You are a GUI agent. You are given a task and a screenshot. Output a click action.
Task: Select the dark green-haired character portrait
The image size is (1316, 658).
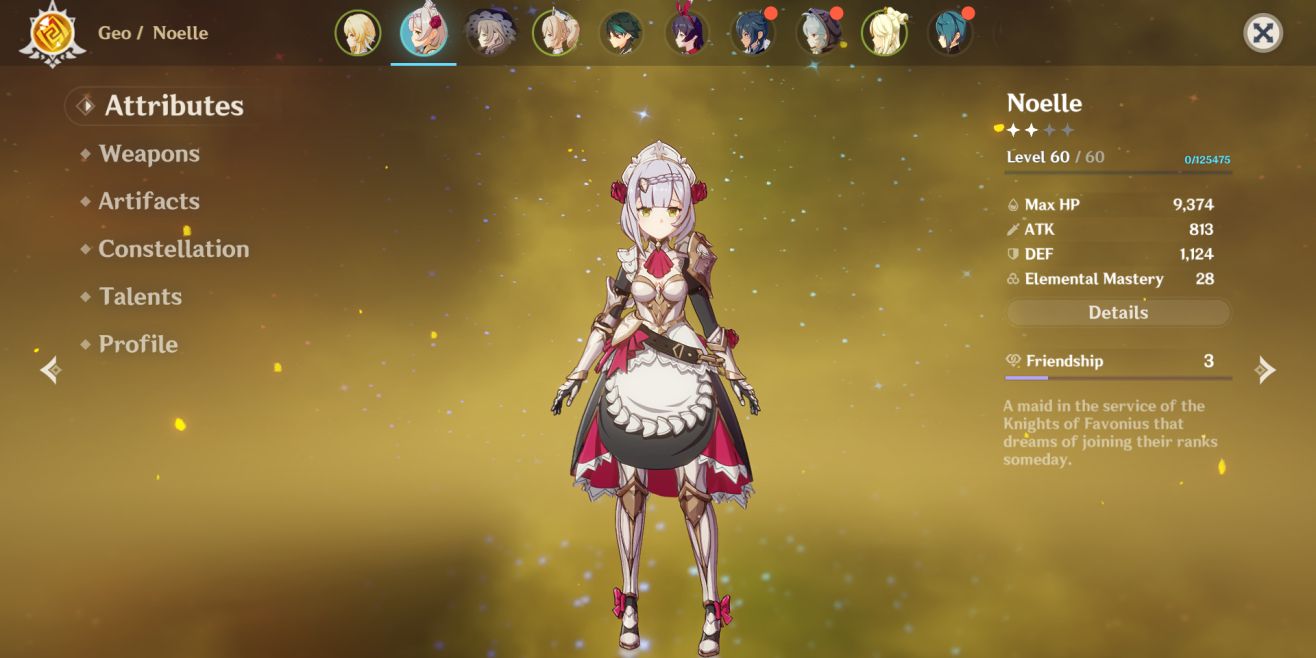[621, 33]
